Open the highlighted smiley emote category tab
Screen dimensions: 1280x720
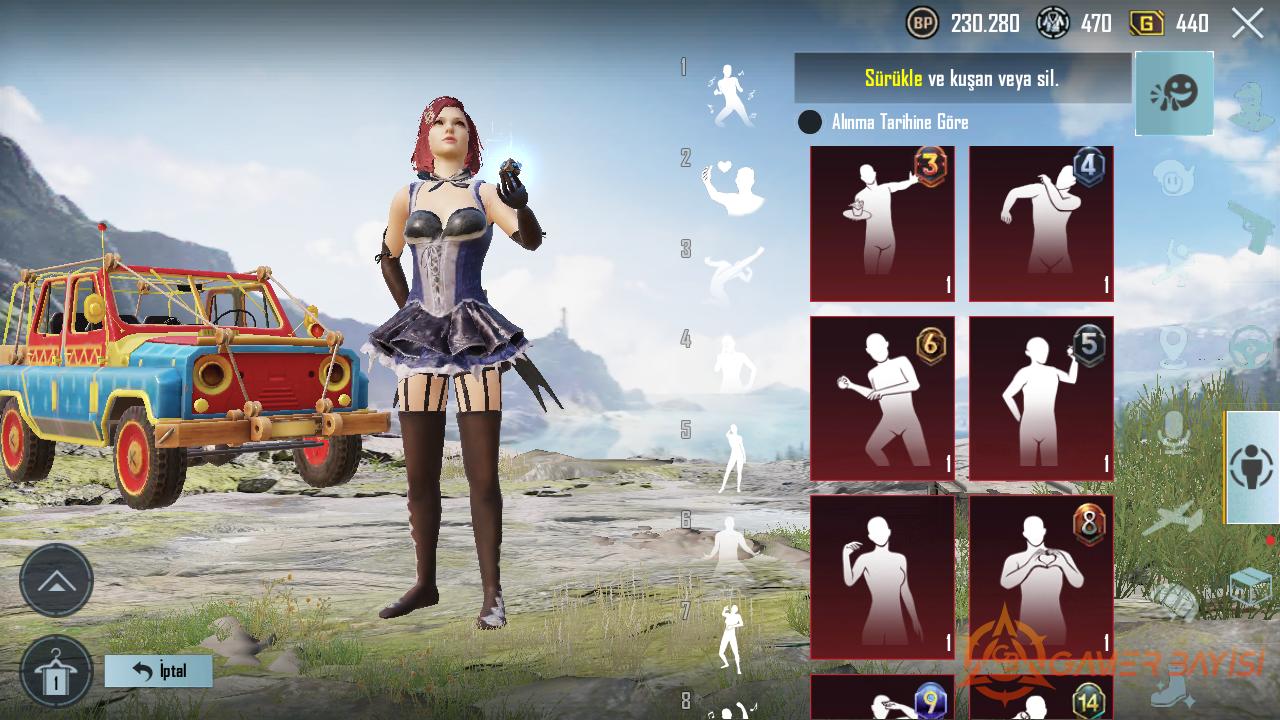(x=1174, y=93)
